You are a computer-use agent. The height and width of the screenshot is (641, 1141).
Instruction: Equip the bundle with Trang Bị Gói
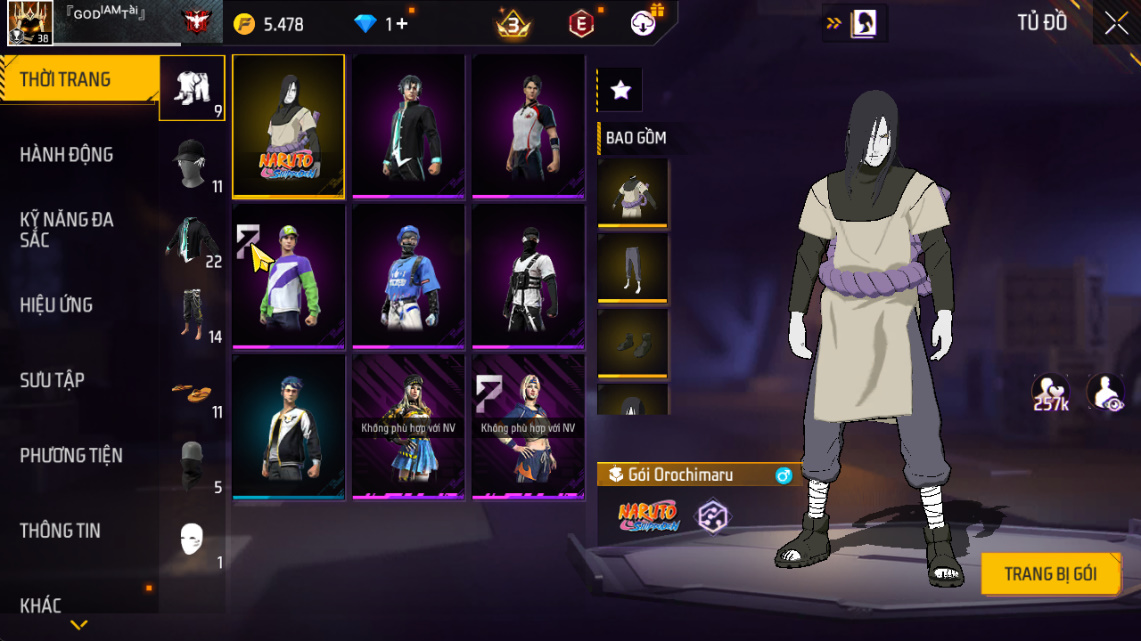pos(1050,574)
